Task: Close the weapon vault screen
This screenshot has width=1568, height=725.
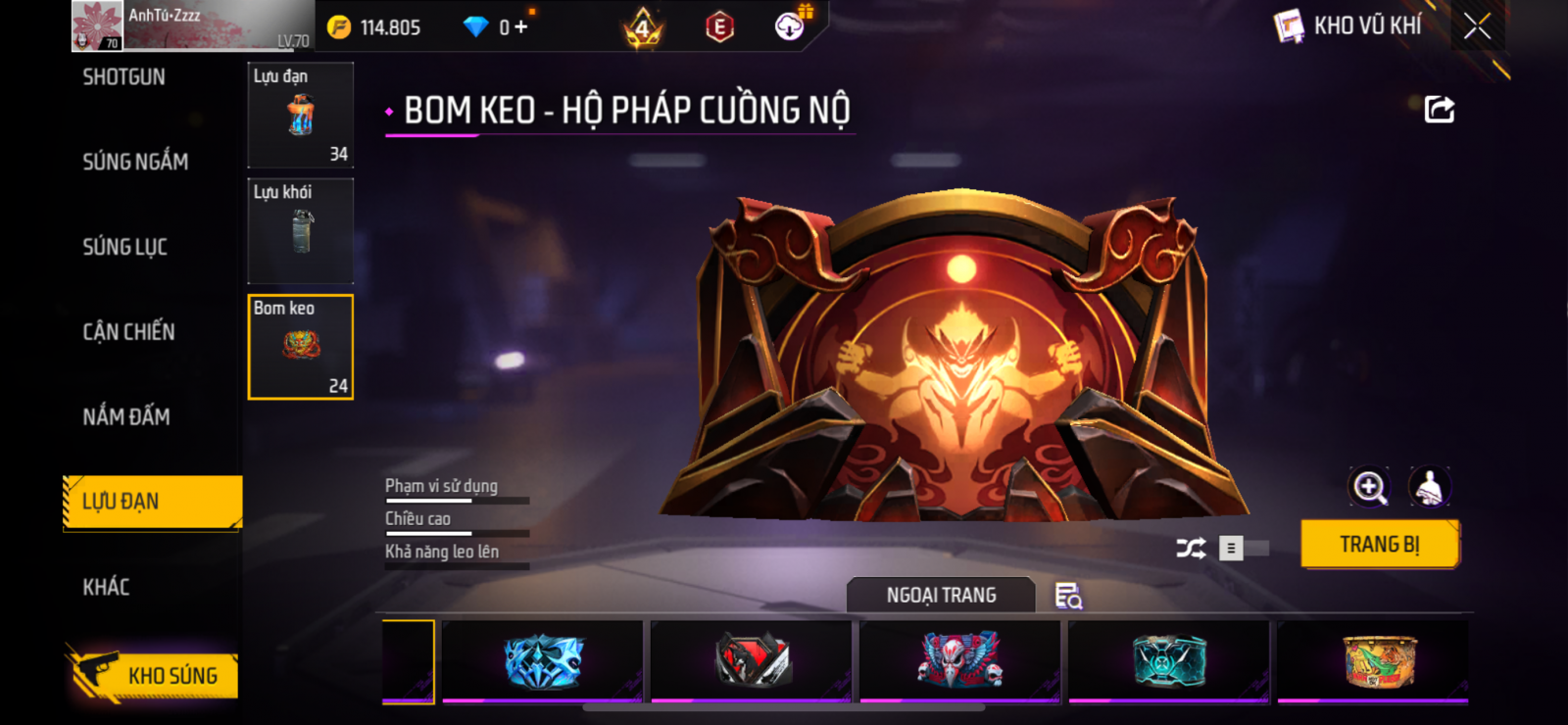Action: tap(1477, 26)
